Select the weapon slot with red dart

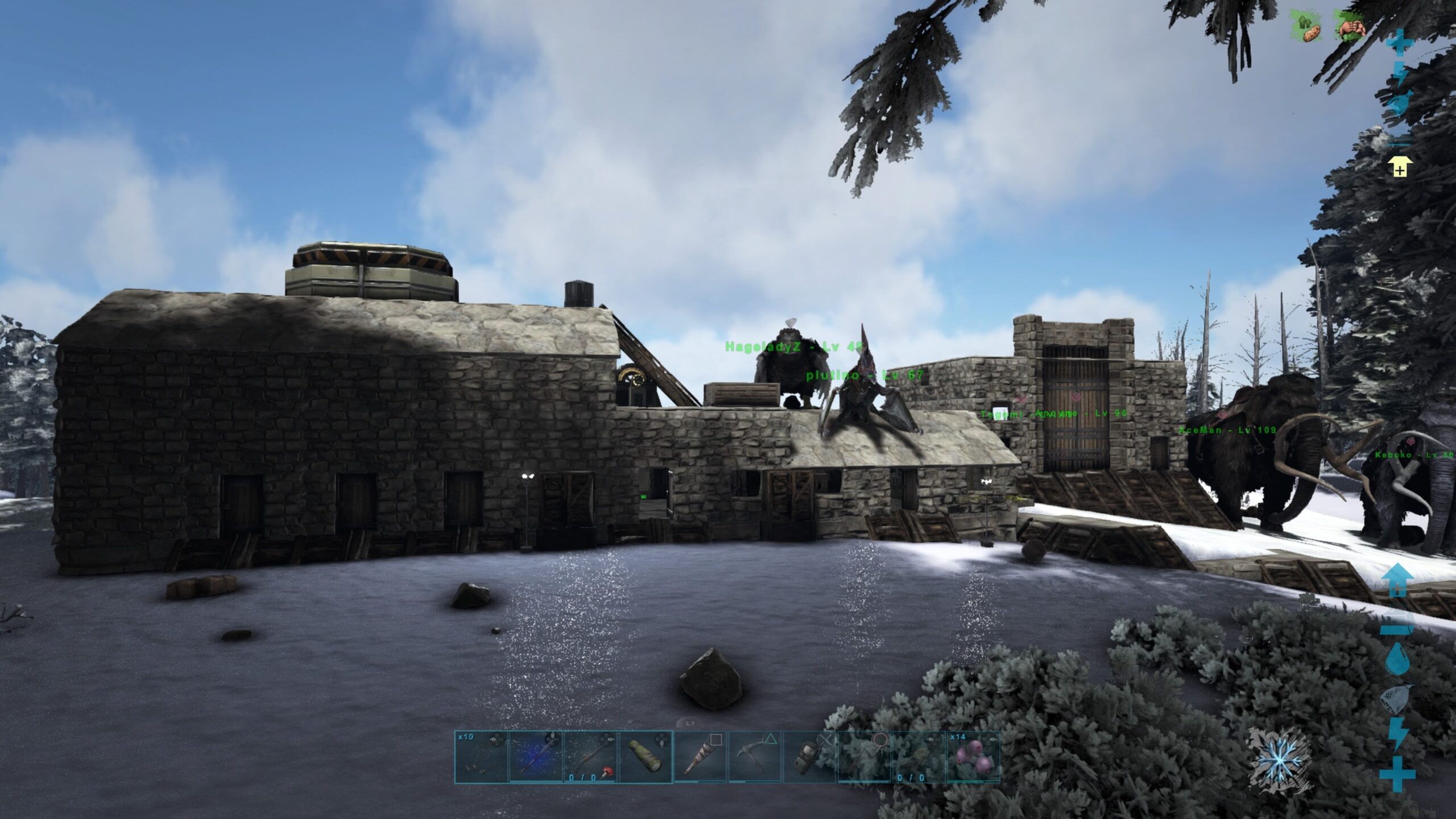[x=590, y=756]
